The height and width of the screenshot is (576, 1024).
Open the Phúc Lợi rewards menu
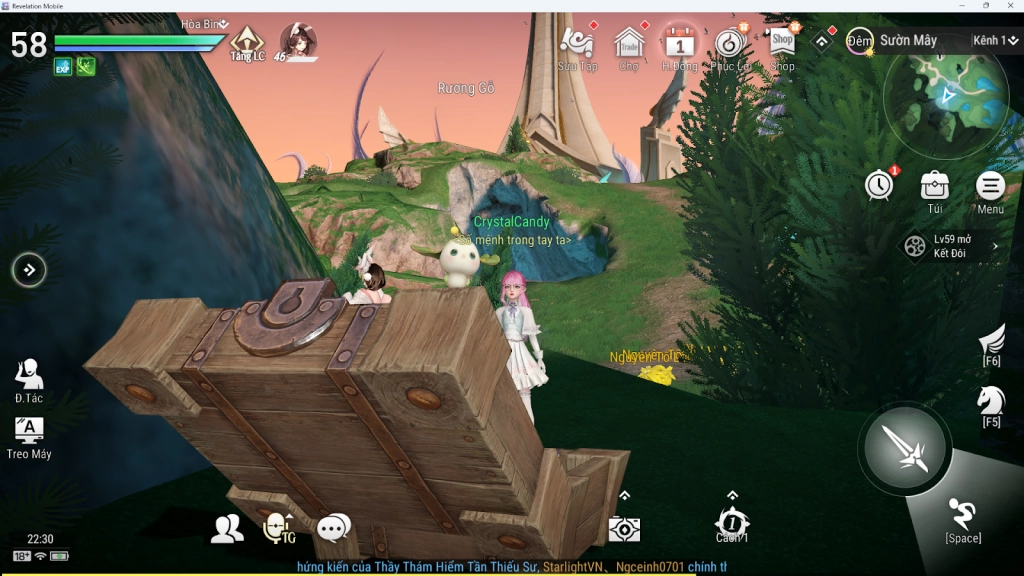click(x=730, y=45)
